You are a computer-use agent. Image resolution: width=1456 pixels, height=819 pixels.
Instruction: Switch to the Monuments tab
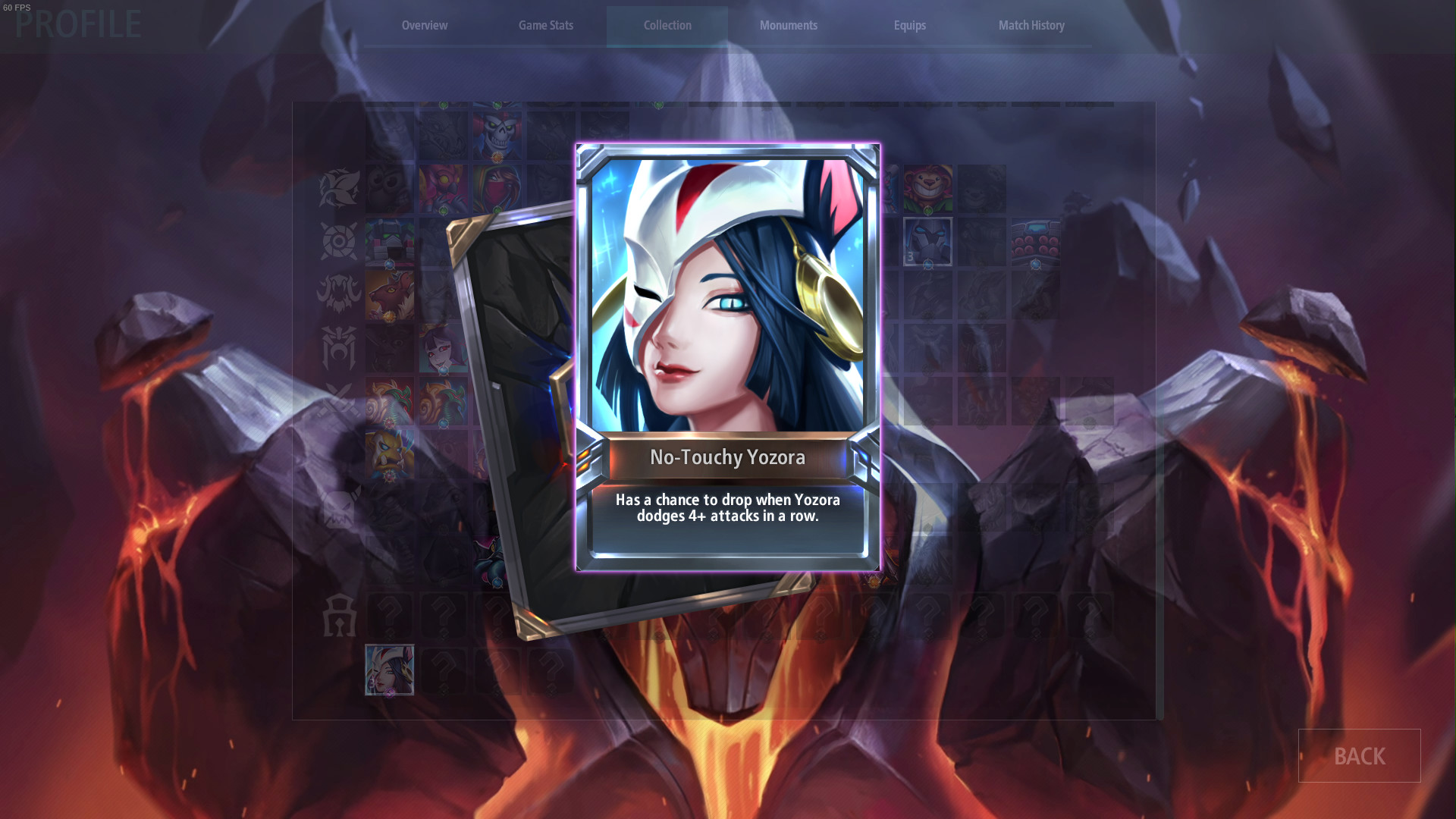[788, 25]
